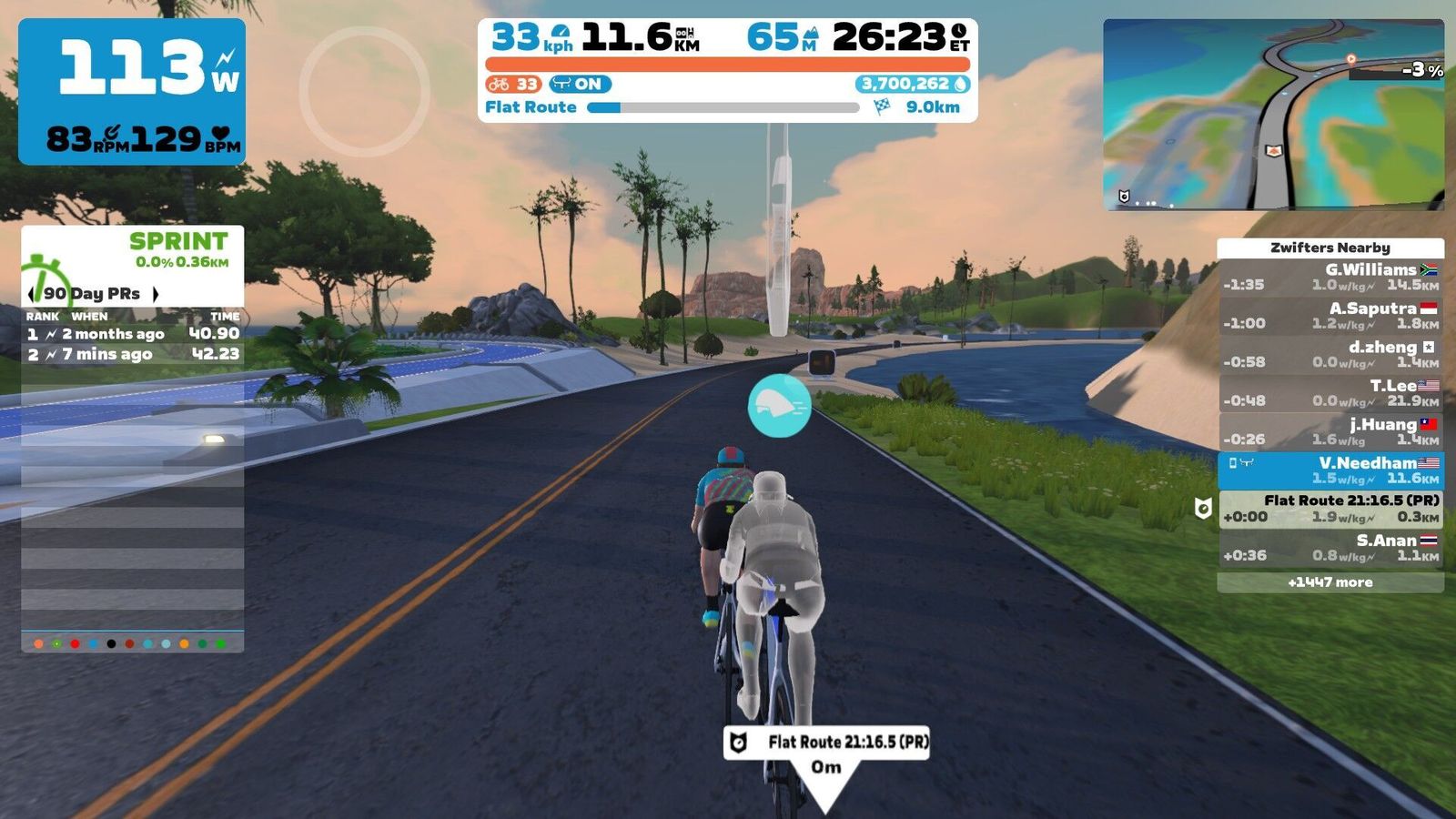Click the orange bike level 33 badge
The height and width of the screenshot is (819, 1456).
coord(513,85)
